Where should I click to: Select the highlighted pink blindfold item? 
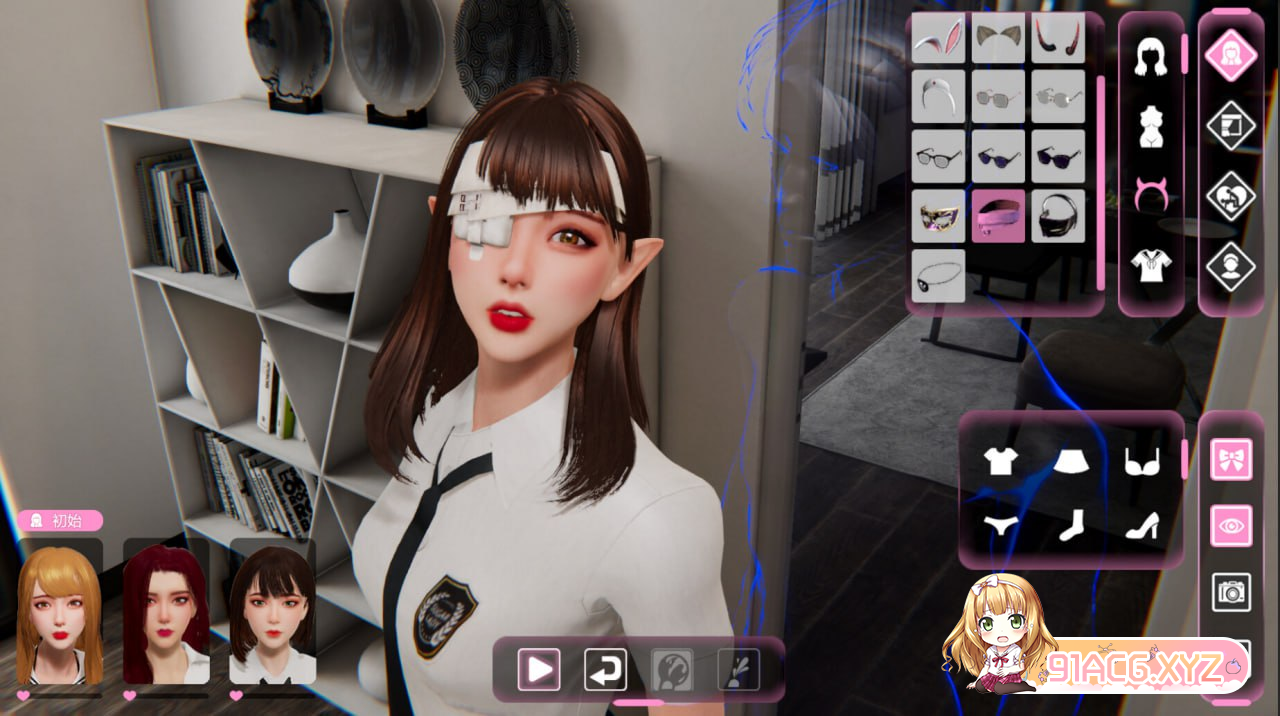click(x=998, y=216)
